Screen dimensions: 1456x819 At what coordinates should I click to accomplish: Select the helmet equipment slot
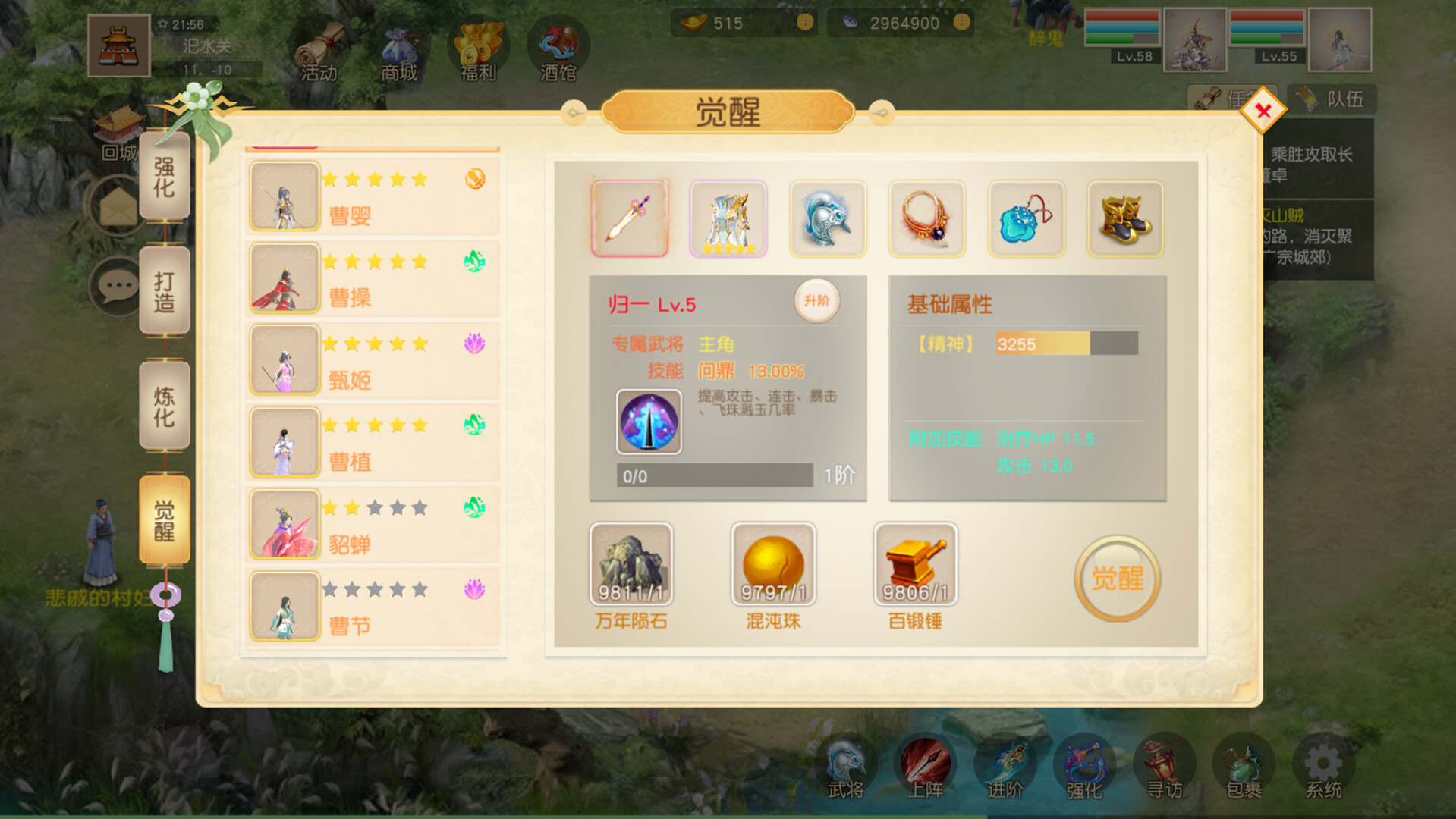click(x=828, y=218)
